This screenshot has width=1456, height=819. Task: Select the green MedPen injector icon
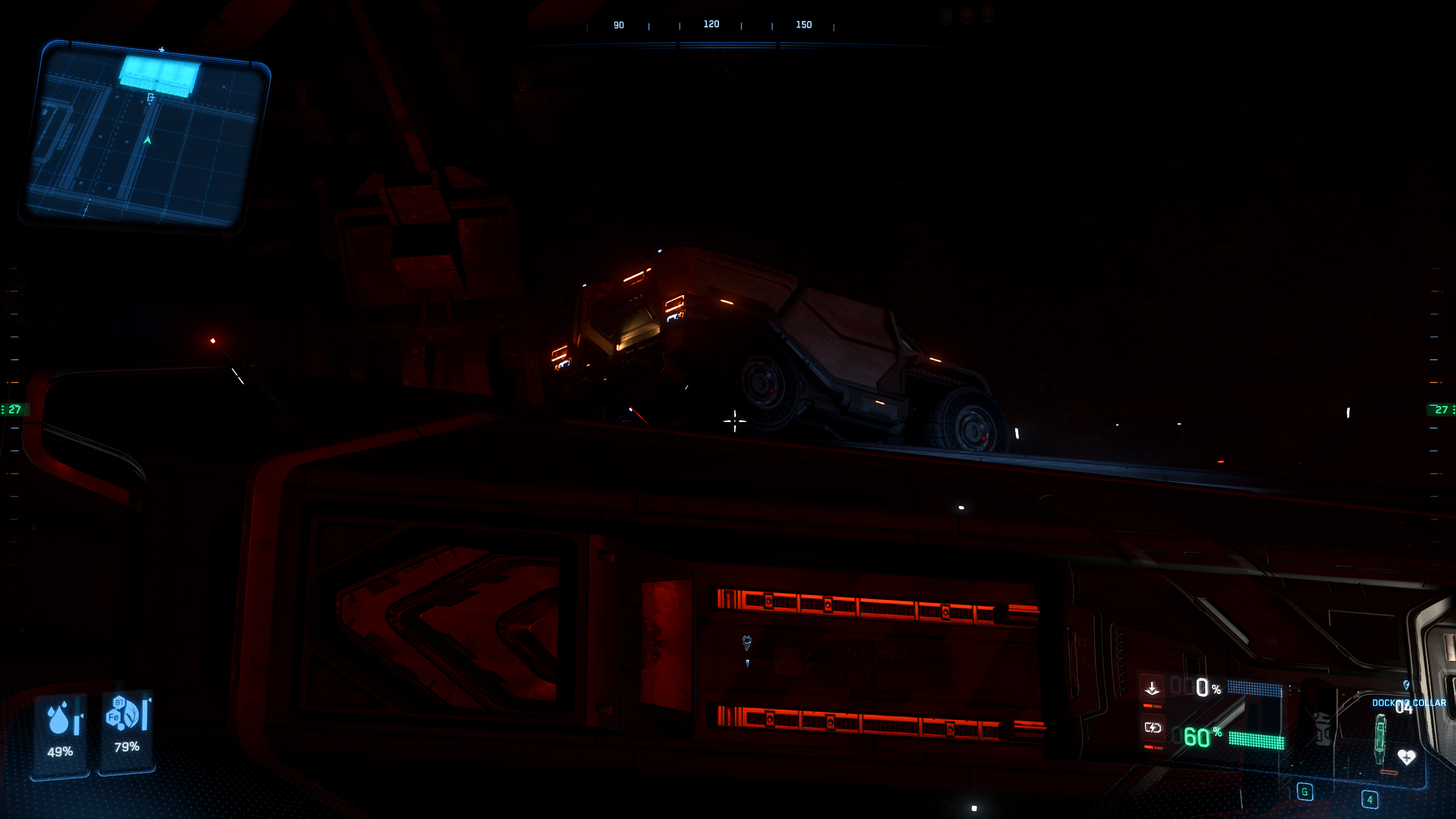click(x=1380, y=739)
